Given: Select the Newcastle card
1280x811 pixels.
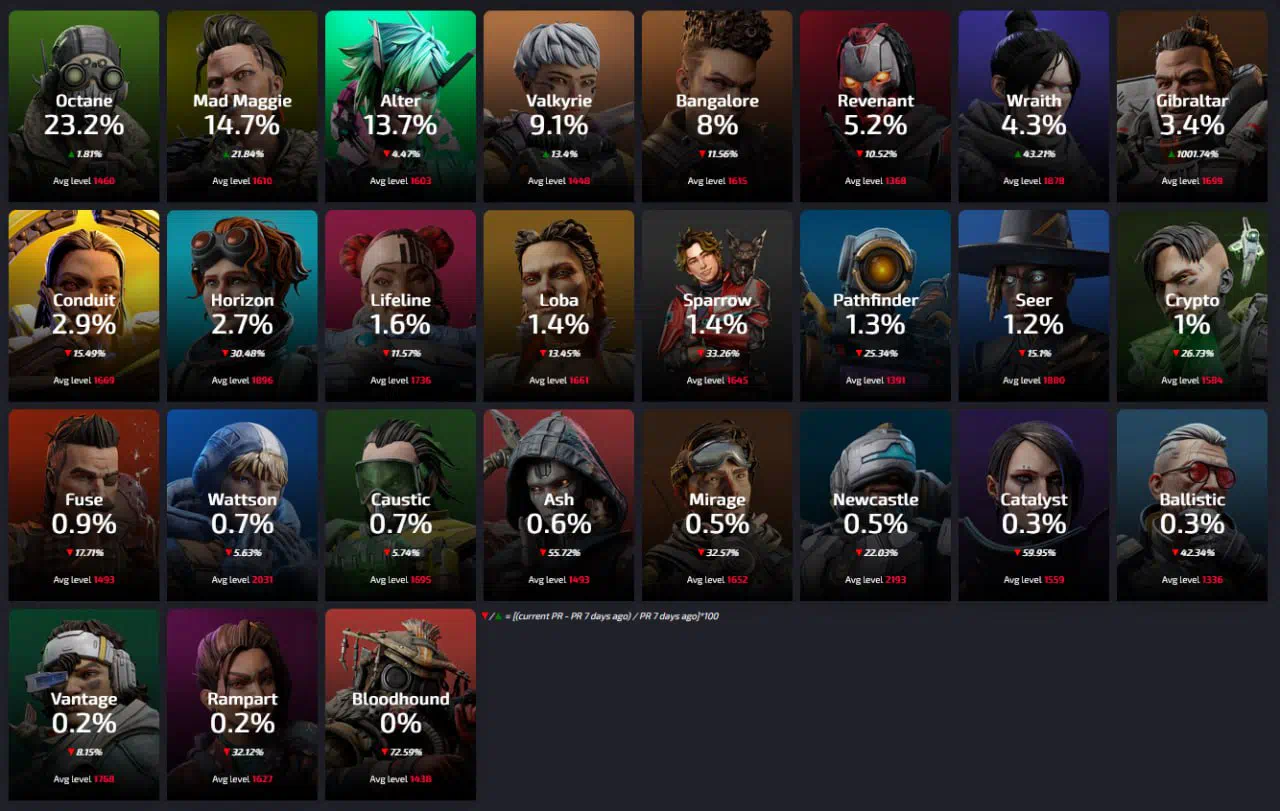Looking at the screenshot, I should coord(875,505).
